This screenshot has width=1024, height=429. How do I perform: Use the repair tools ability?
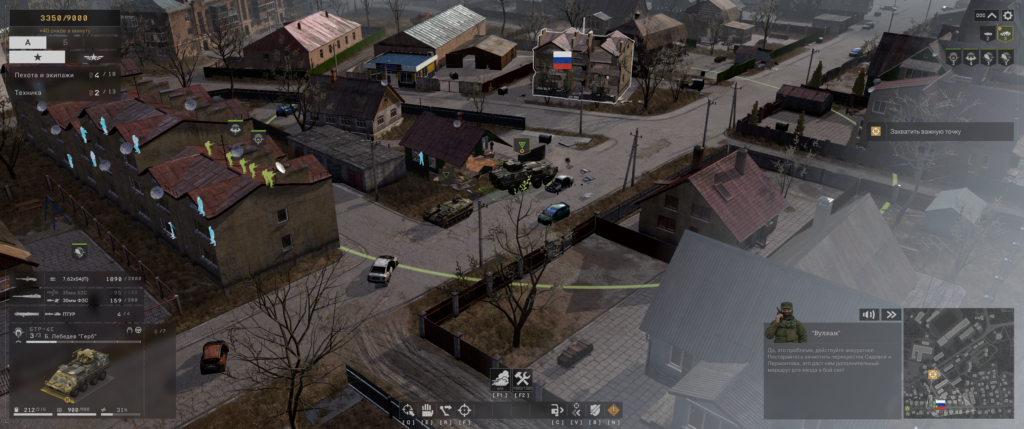522,378
